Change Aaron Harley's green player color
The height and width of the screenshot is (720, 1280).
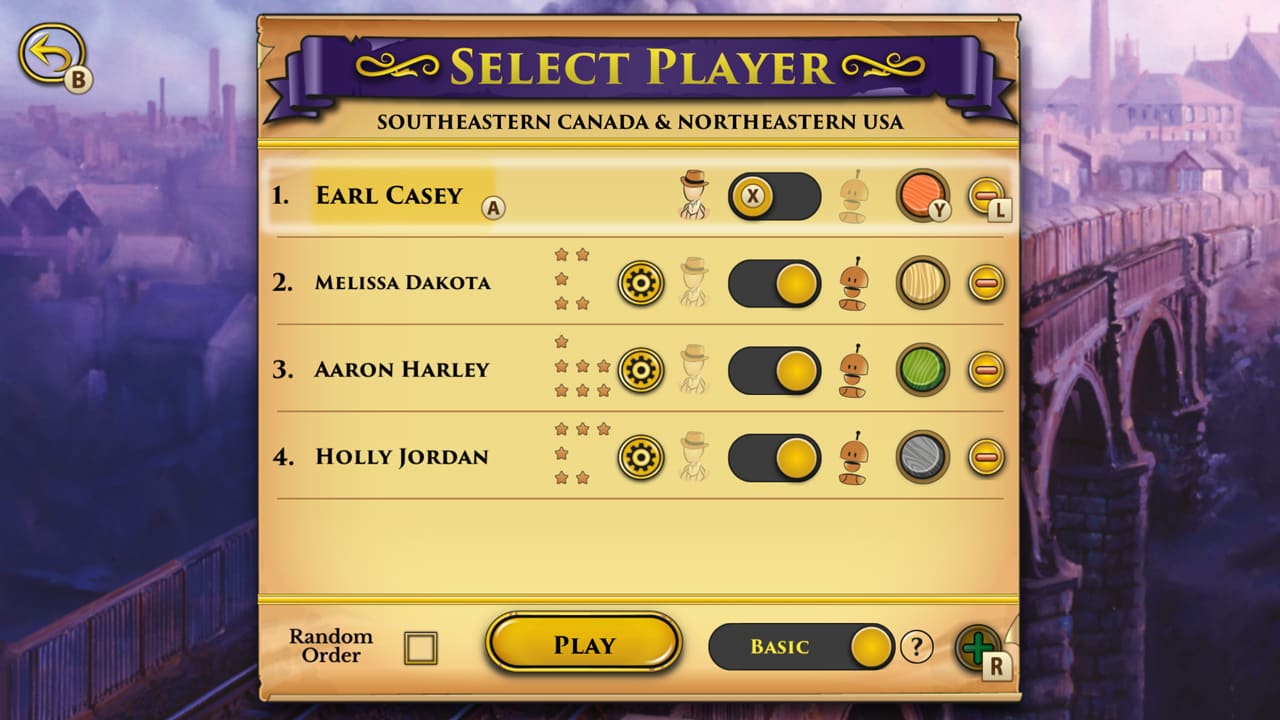pos(922,370)
